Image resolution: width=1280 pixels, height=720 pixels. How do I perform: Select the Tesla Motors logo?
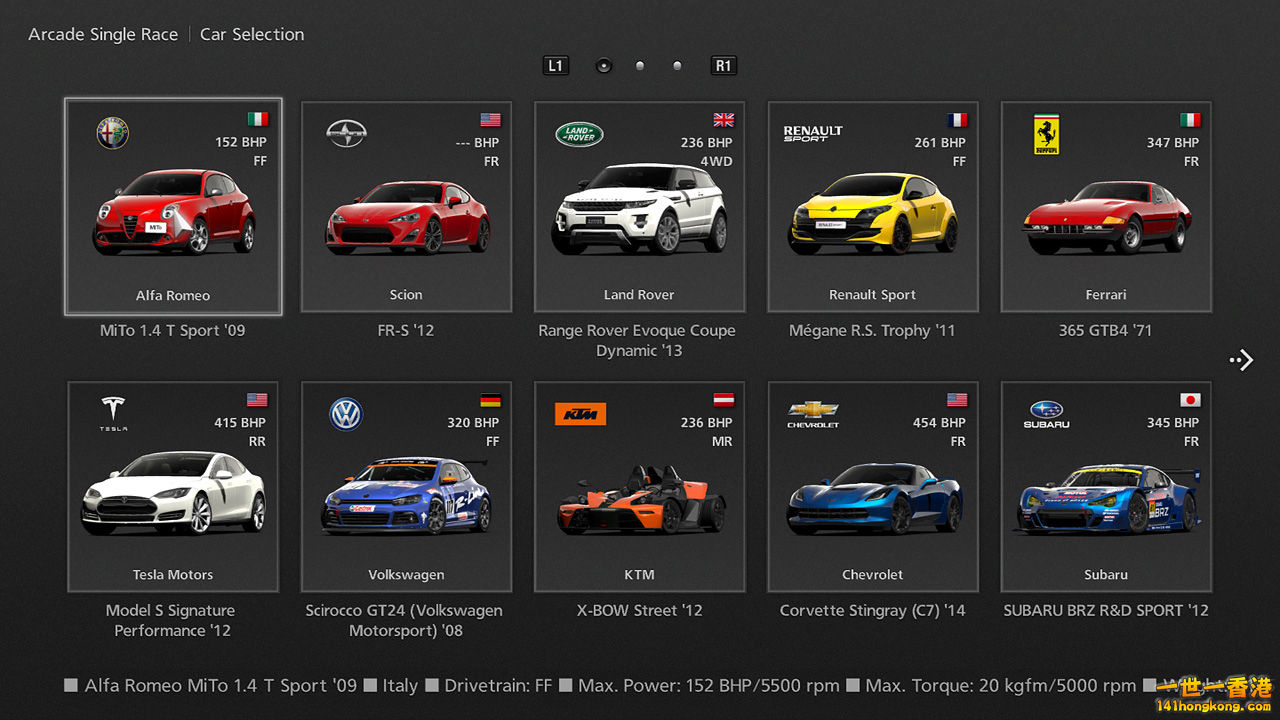(x=112, y=412)
